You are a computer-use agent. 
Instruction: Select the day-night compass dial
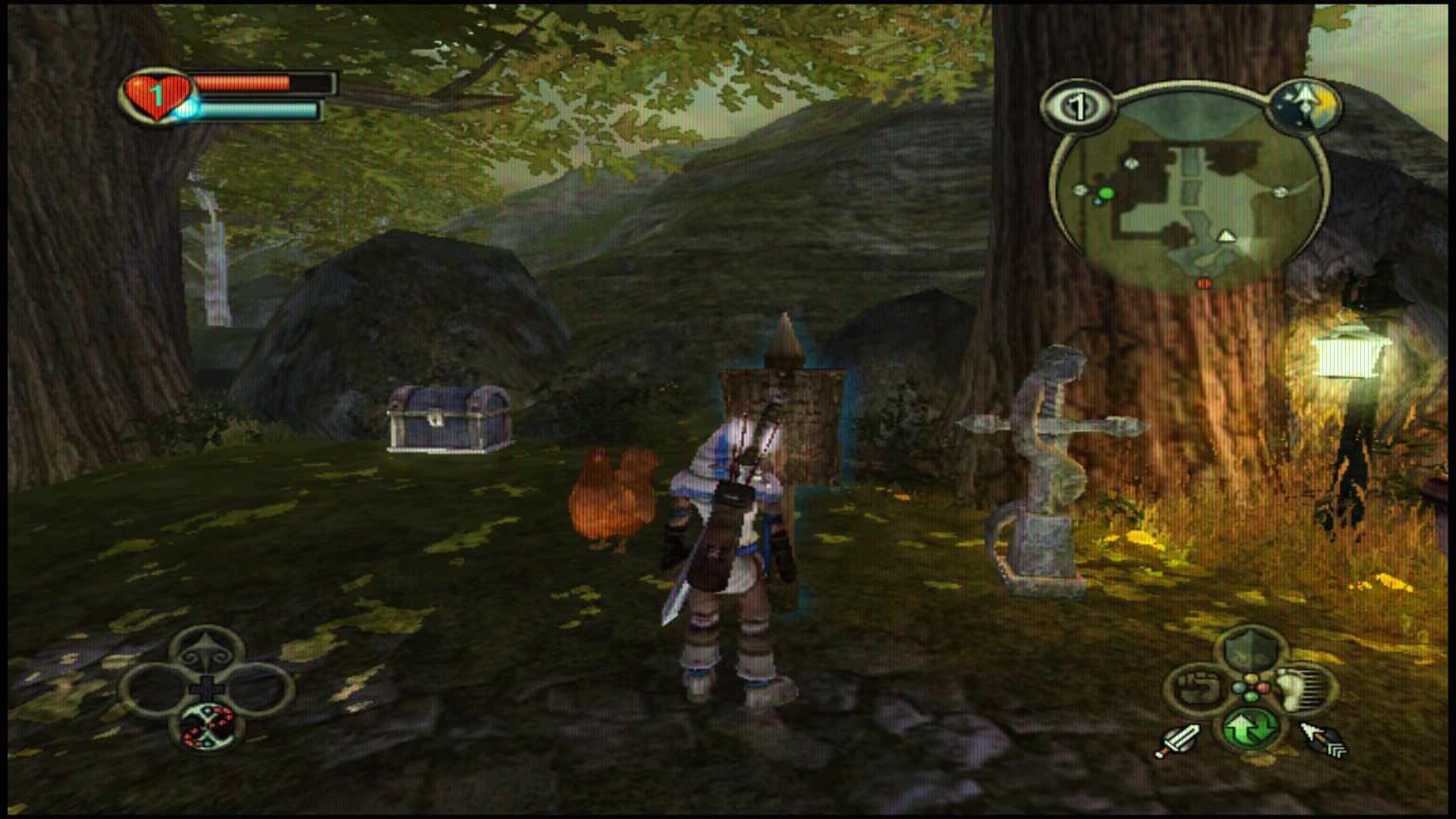tap(1304, 105)
